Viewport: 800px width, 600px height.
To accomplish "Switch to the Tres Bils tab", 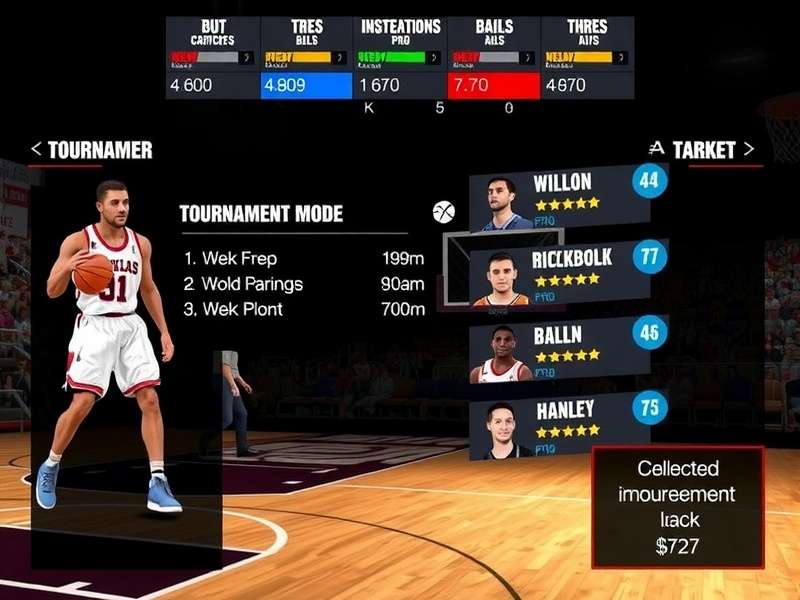I will (306, 58).
